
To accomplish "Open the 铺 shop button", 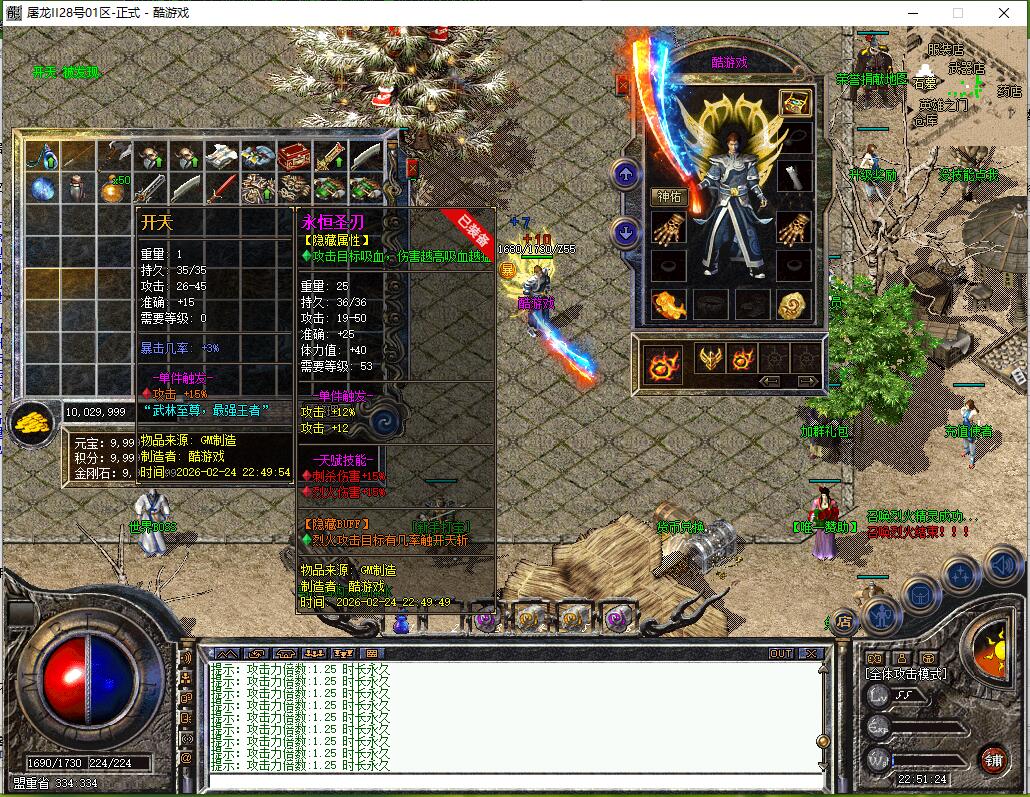I will click(x=993, y=758).
